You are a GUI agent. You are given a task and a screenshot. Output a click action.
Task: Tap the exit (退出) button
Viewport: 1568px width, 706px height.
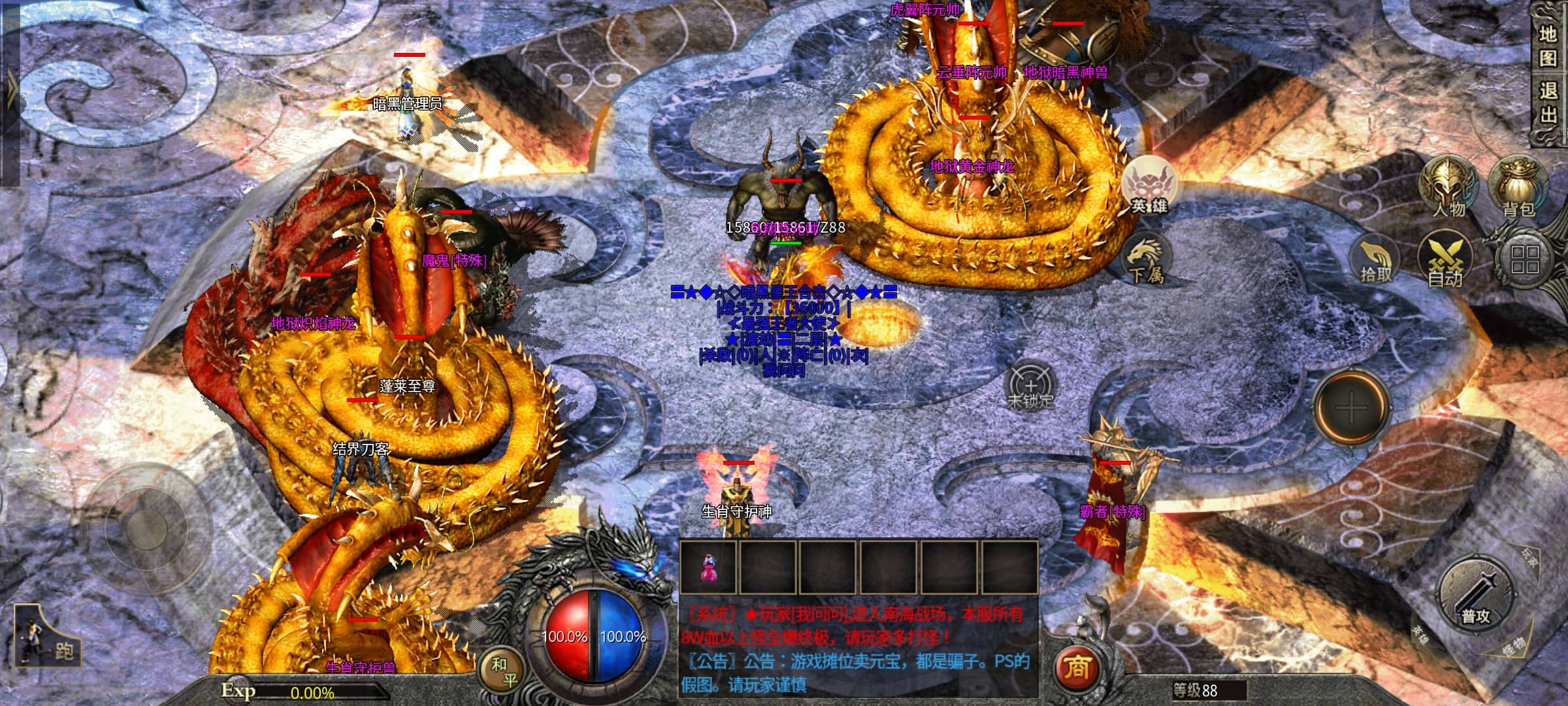1548,103
